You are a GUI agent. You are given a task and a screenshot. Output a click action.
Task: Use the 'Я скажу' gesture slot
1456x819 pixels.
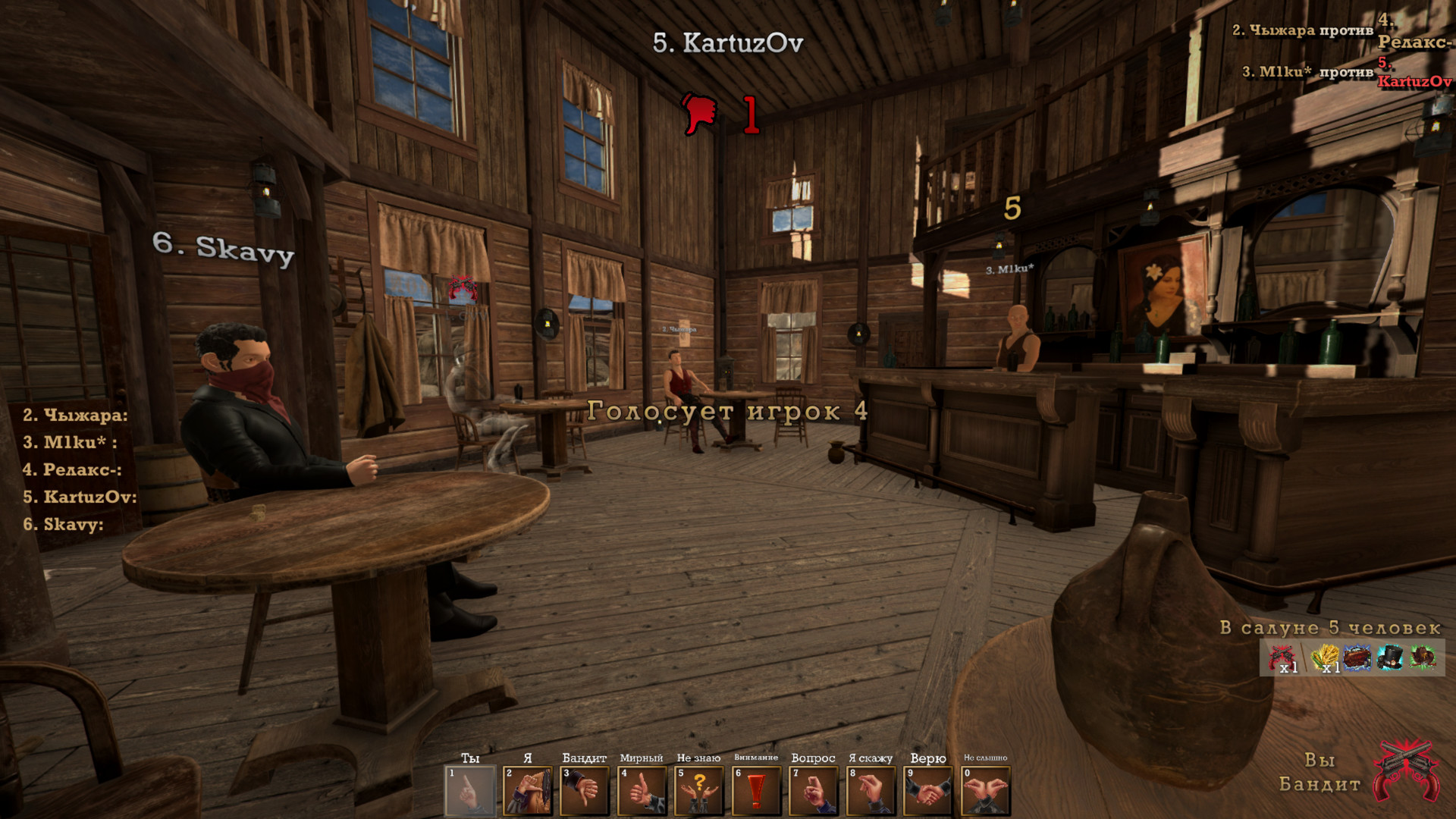(871, 791)
